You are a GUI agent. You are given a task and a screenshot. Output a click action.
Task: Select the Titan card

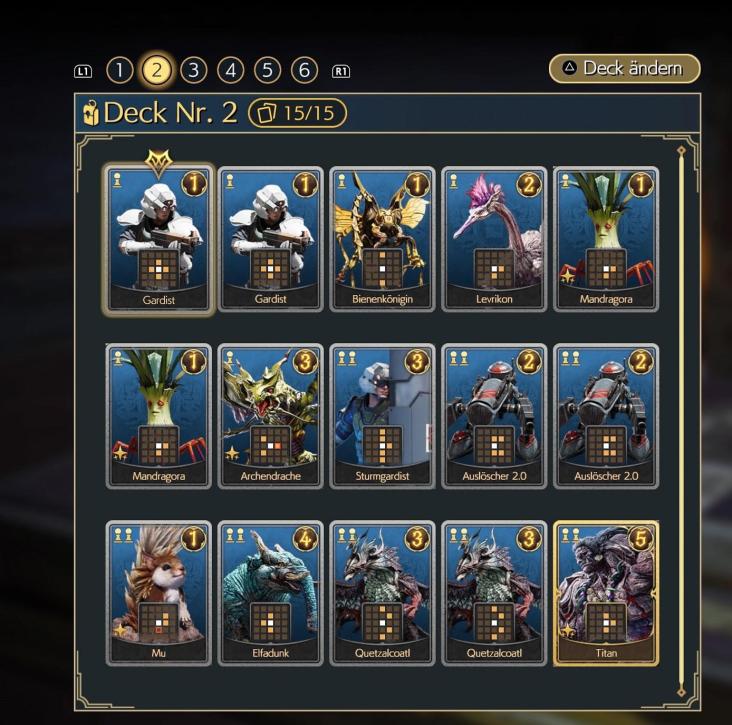(606, 592)
